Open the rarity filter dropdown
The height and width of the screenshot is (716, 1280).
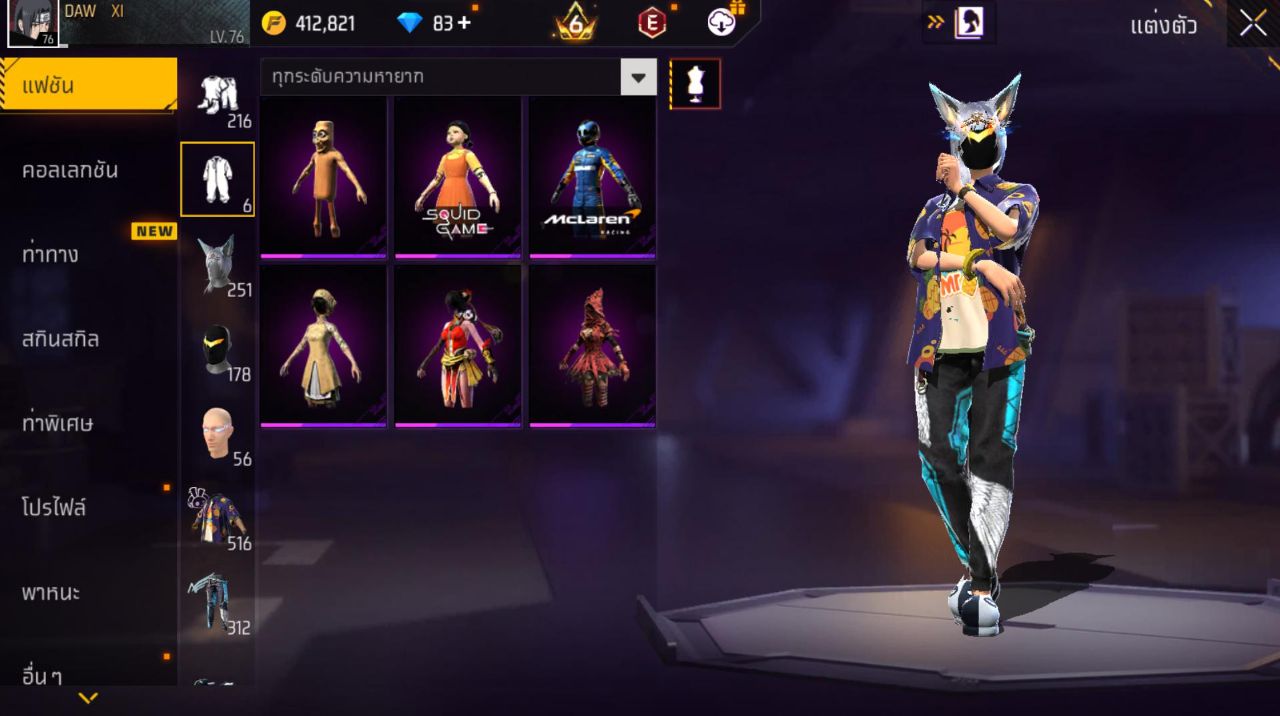click(638, 77)
